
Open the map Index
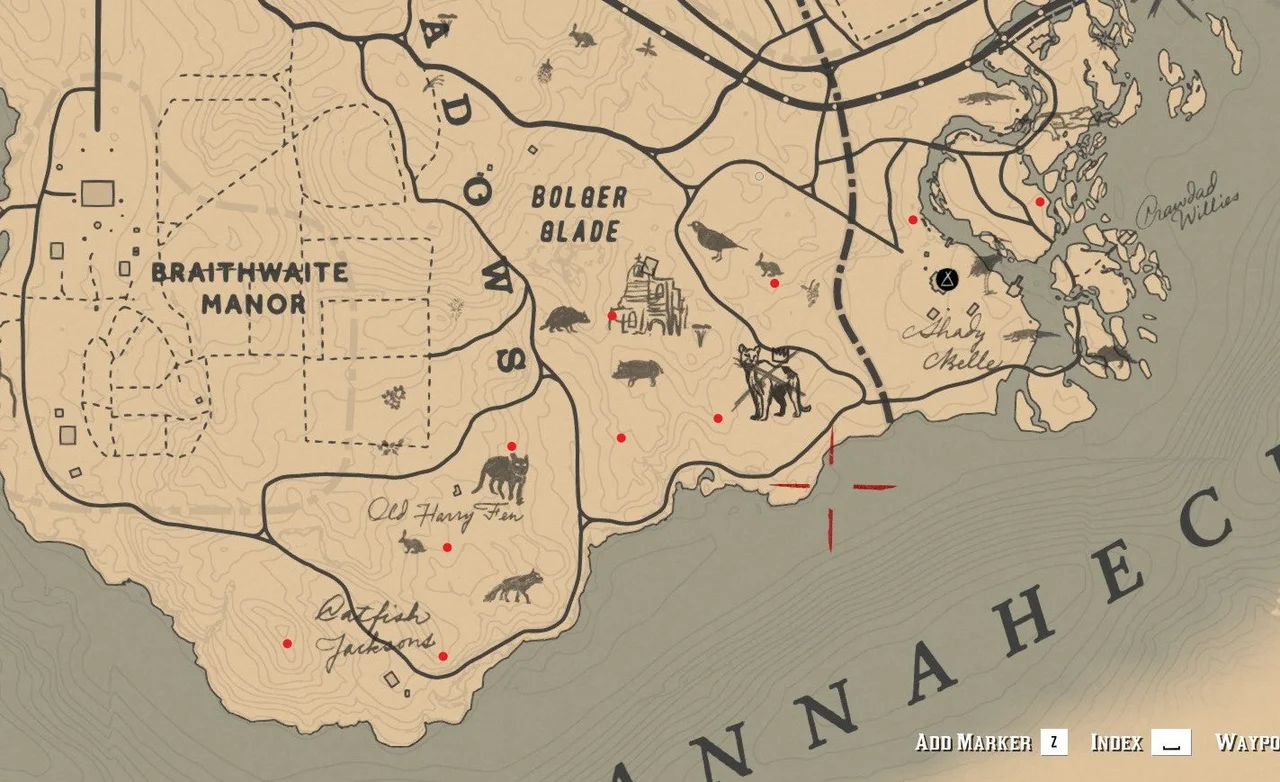tap(1117, 743)
